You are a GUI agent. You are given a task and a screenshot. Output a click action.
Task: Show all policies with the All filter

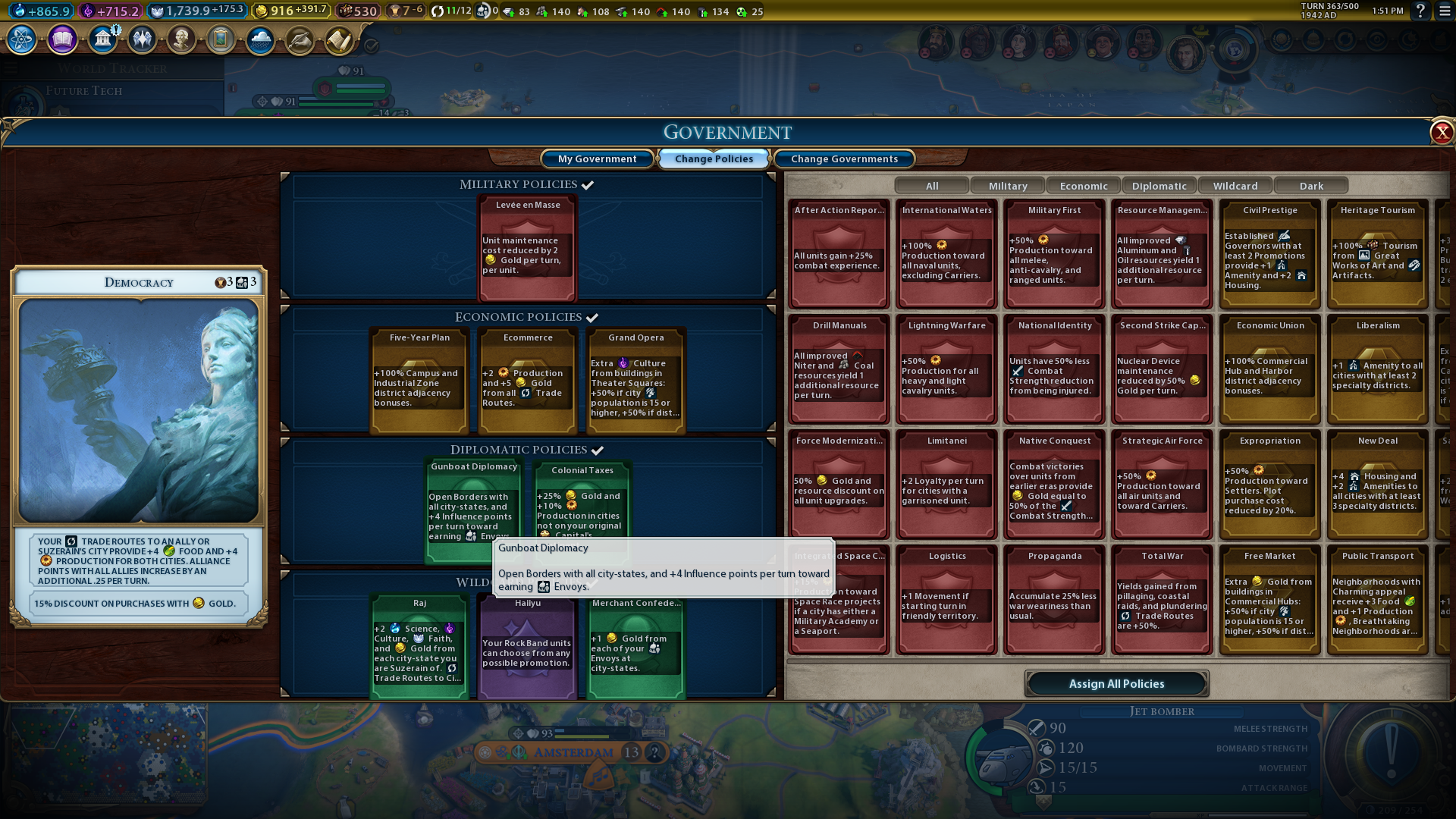tap(932, 186)
